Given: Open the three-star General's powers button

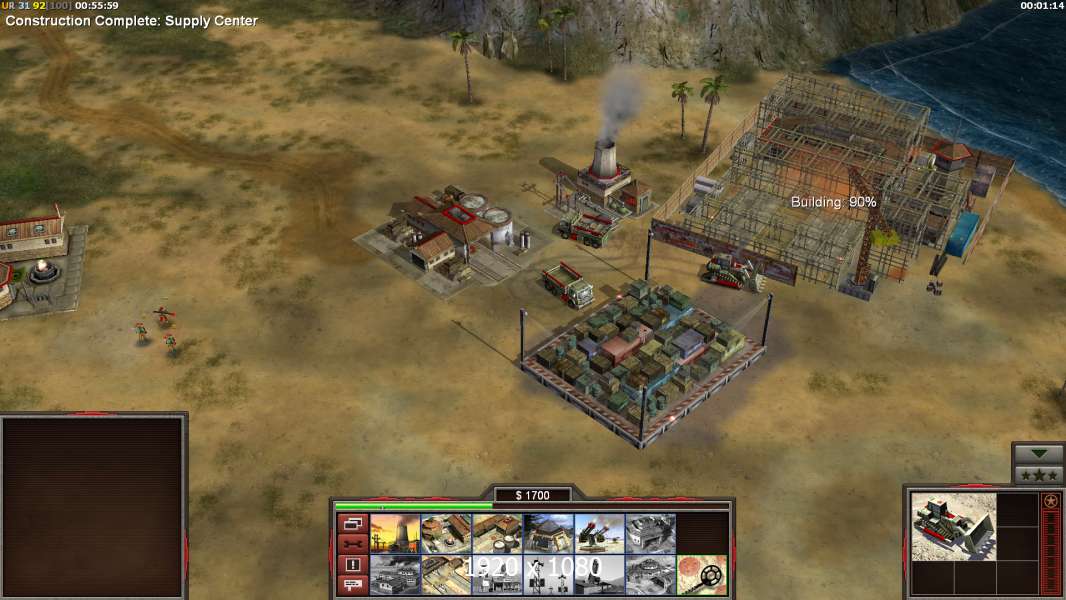Looking at the screenshot, I should (1039, 475).
